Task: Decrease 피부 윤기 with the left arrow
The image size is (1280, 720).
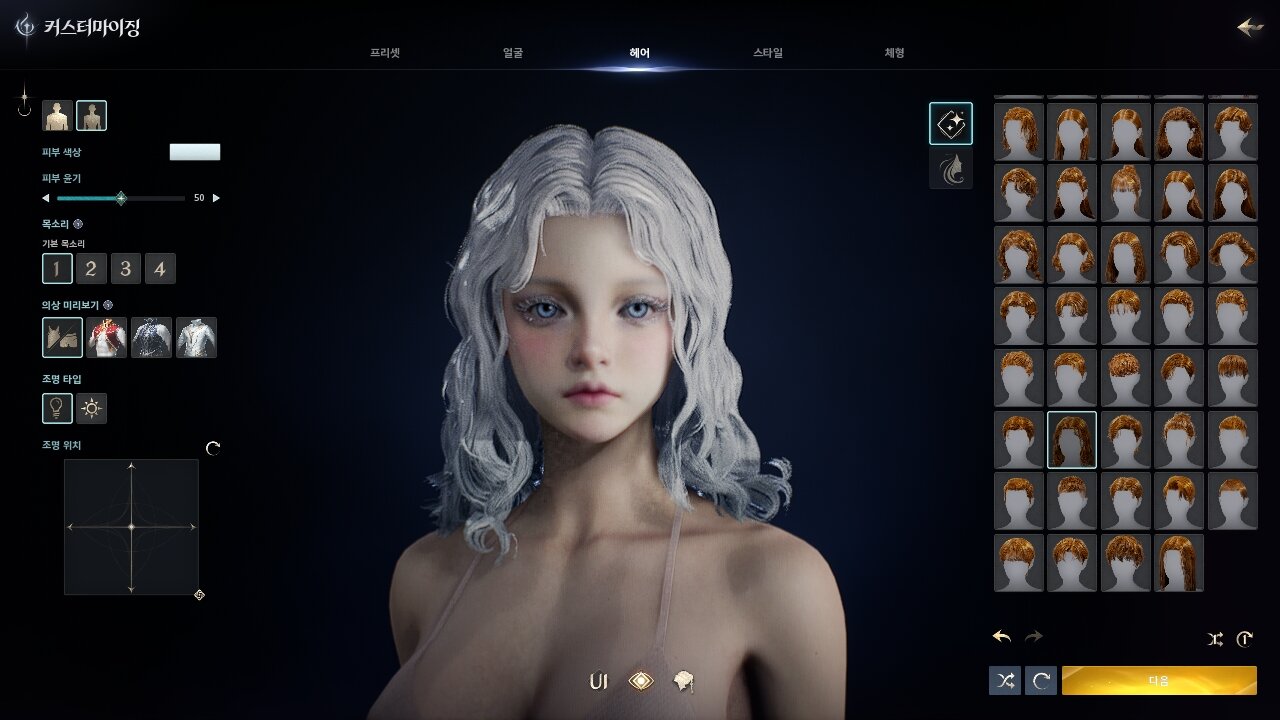Action: point(45,198)
